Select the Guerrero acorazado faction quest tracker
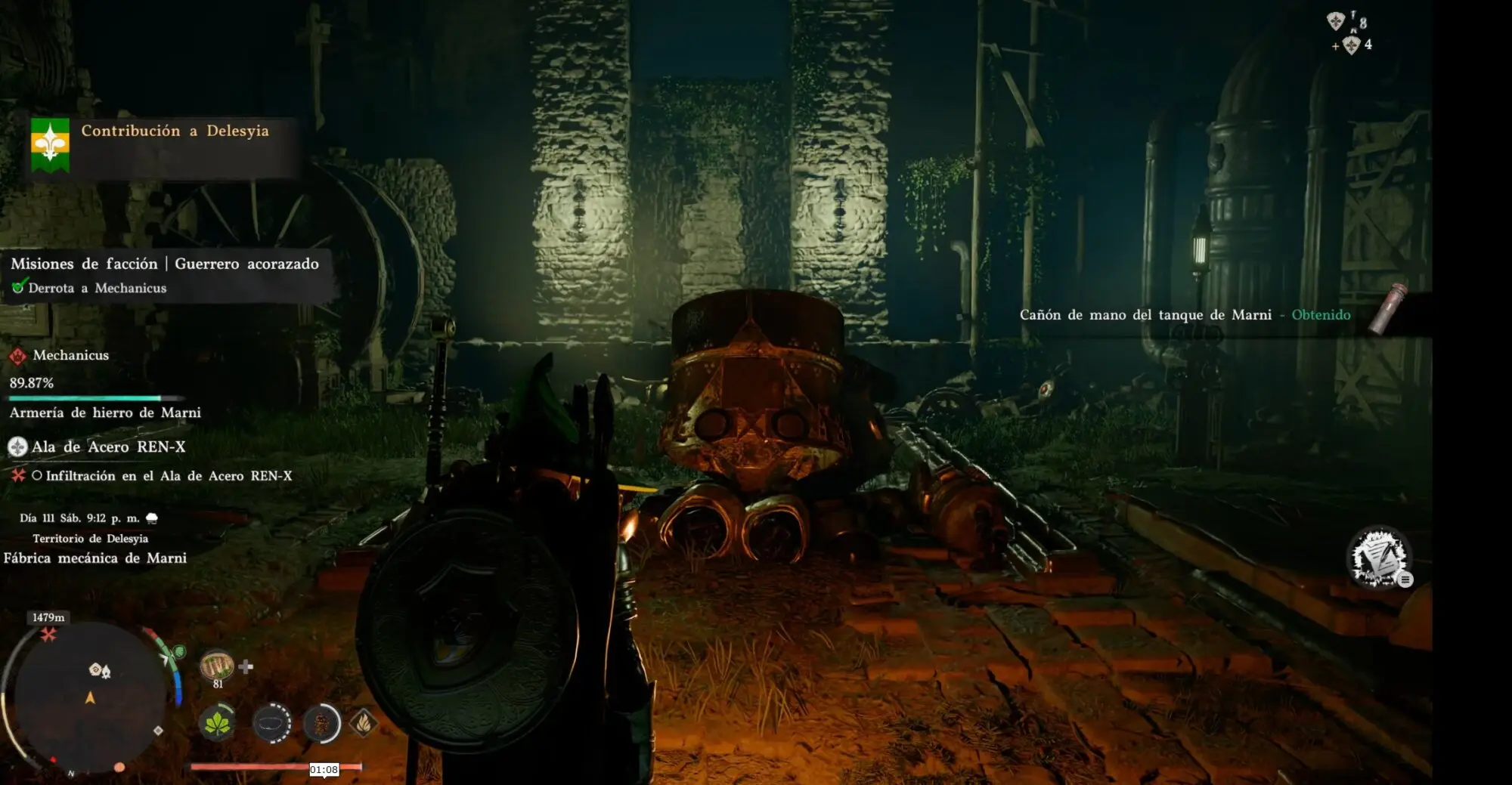Viewport: 1512px width, 785px height. pos(165,264)
